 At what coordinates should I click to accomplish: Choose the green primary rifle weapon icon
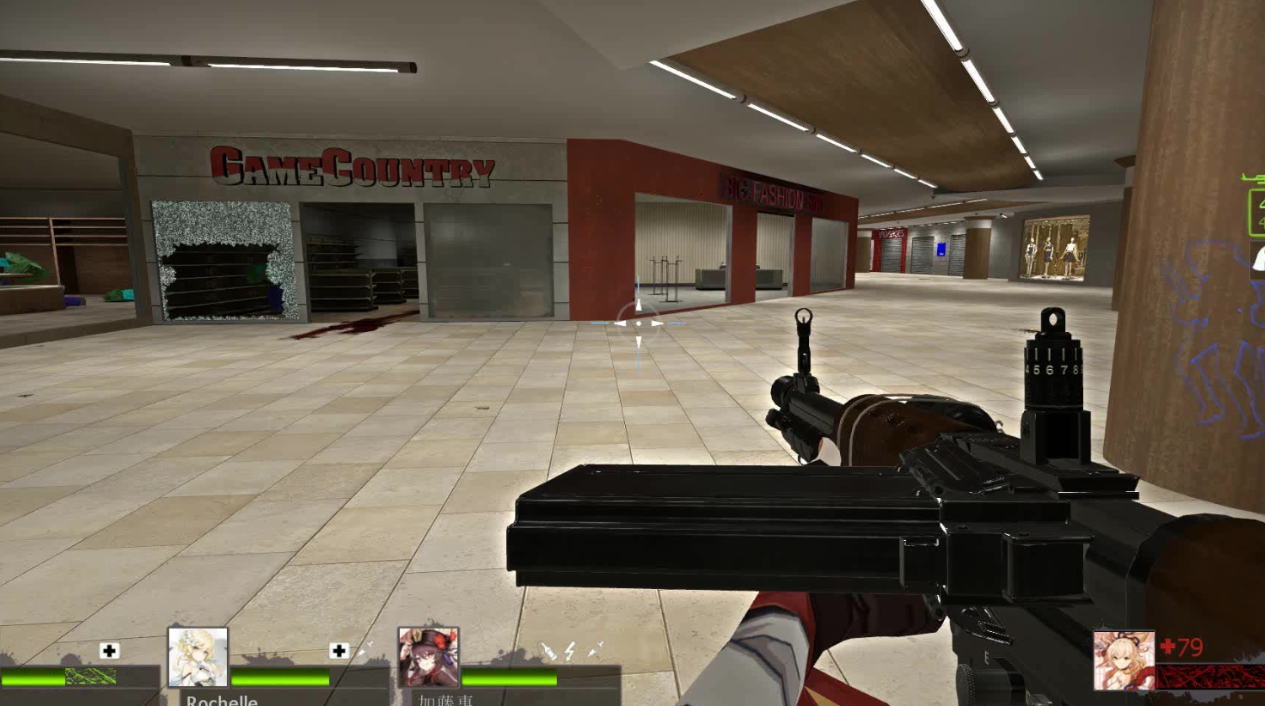click(1254, 177)
